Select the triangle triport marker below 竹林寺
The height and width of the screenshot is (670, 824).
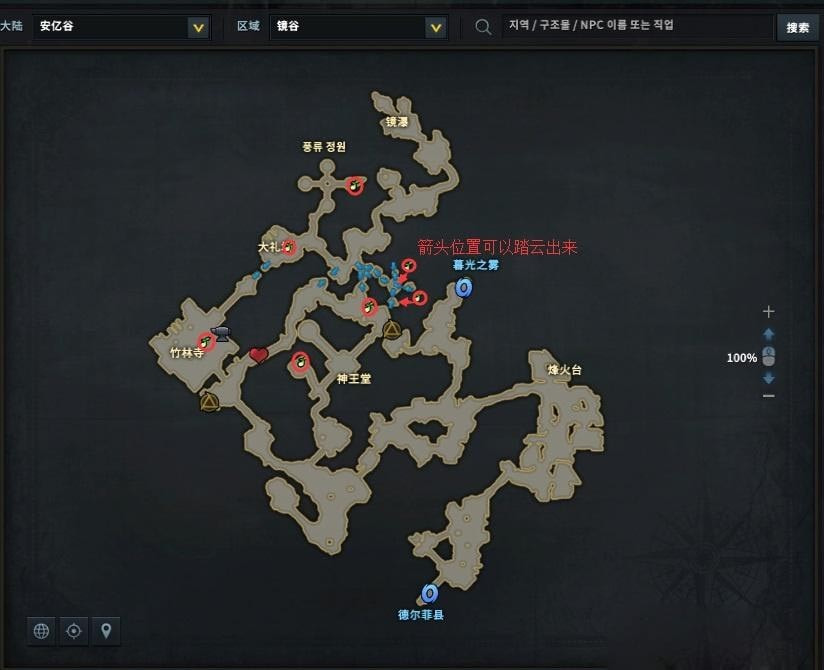click(209, 402)
